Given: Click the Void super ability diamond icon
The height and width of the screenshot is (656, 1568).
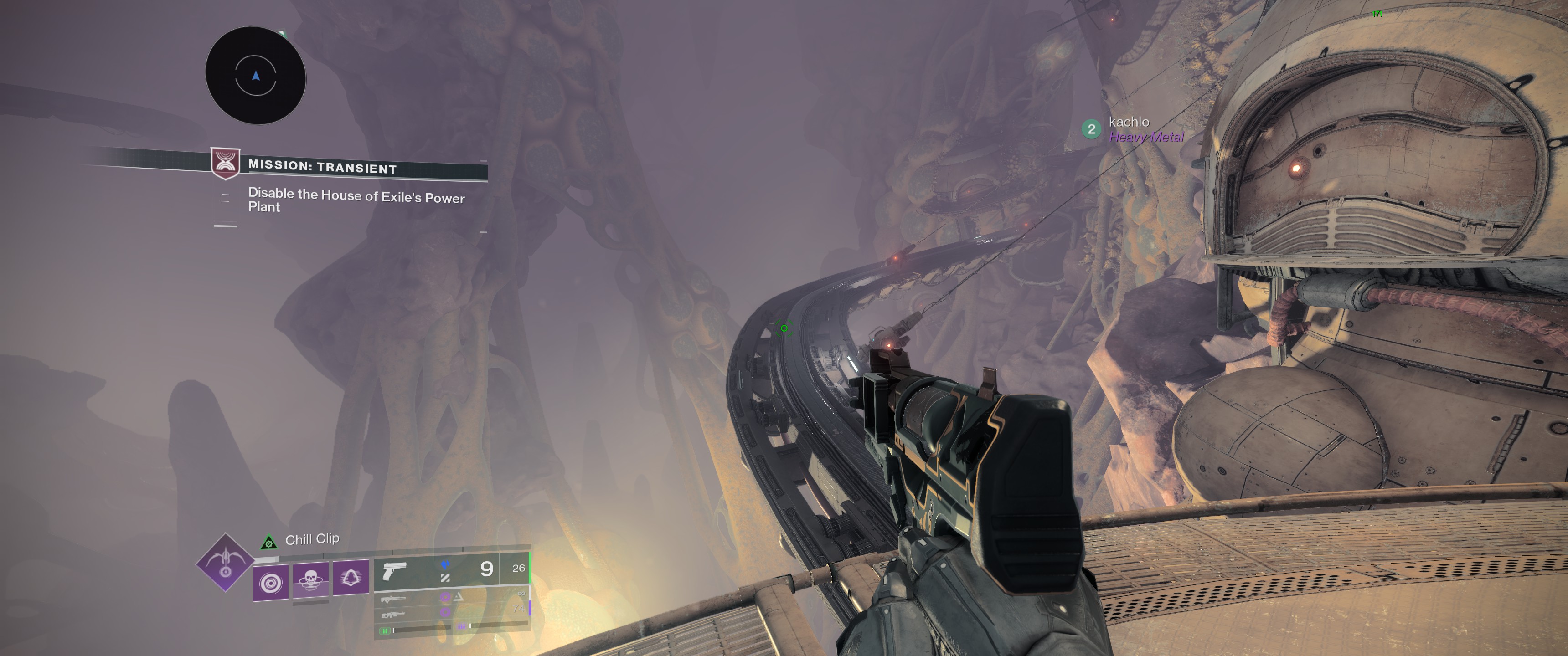Looking at the screenshot, I should (x=225, y=562).
